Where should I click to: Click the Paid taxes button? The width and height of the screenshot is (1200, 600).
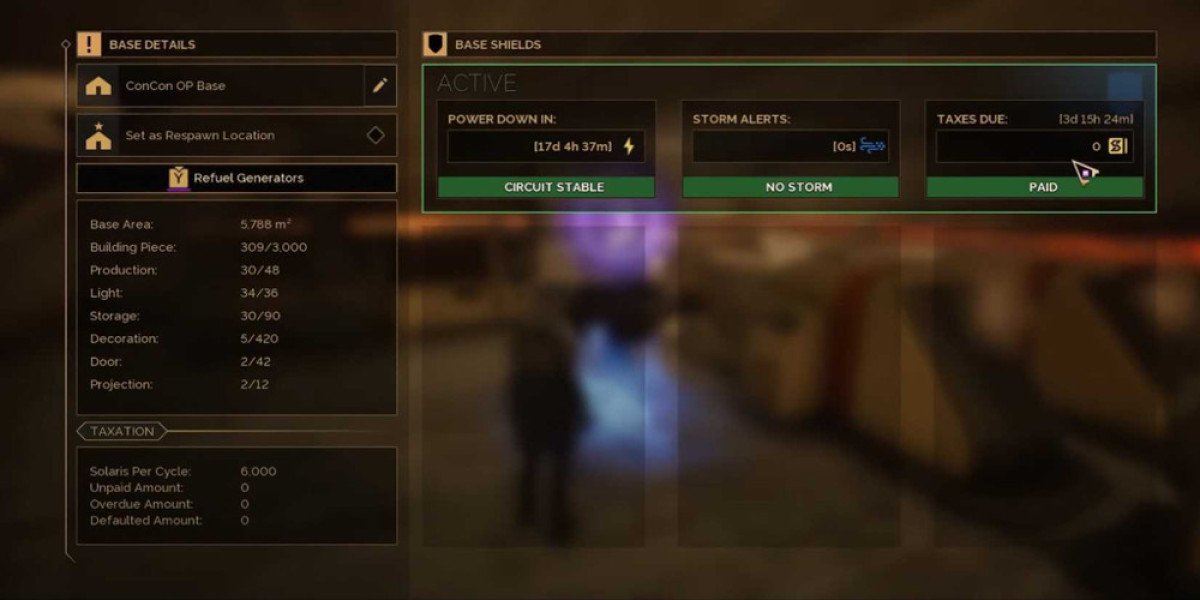pyautogui.click(x=1034, y=187)
